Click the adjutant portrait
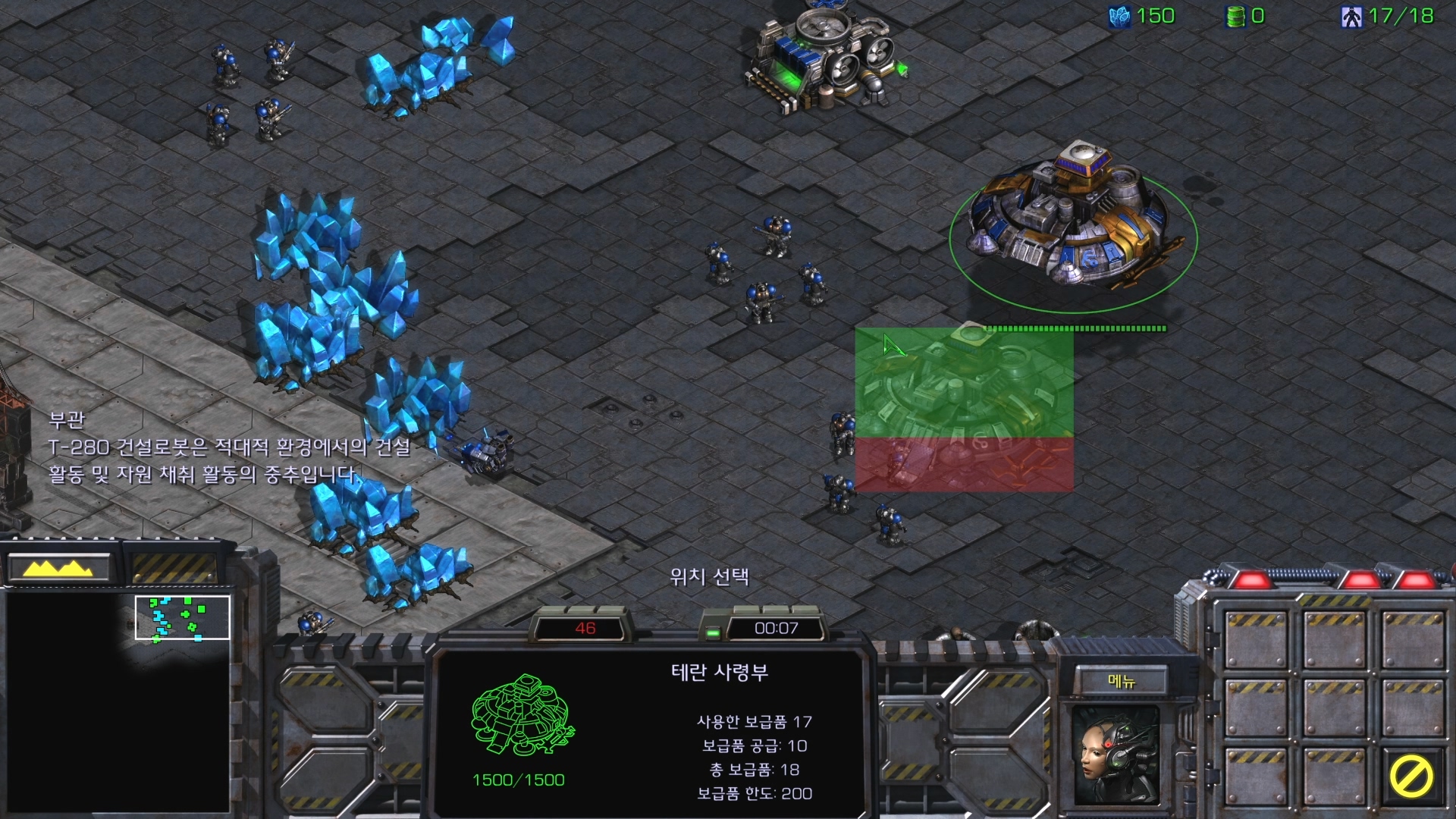Screen dimensions: 1456x819 pos(1115,755)
